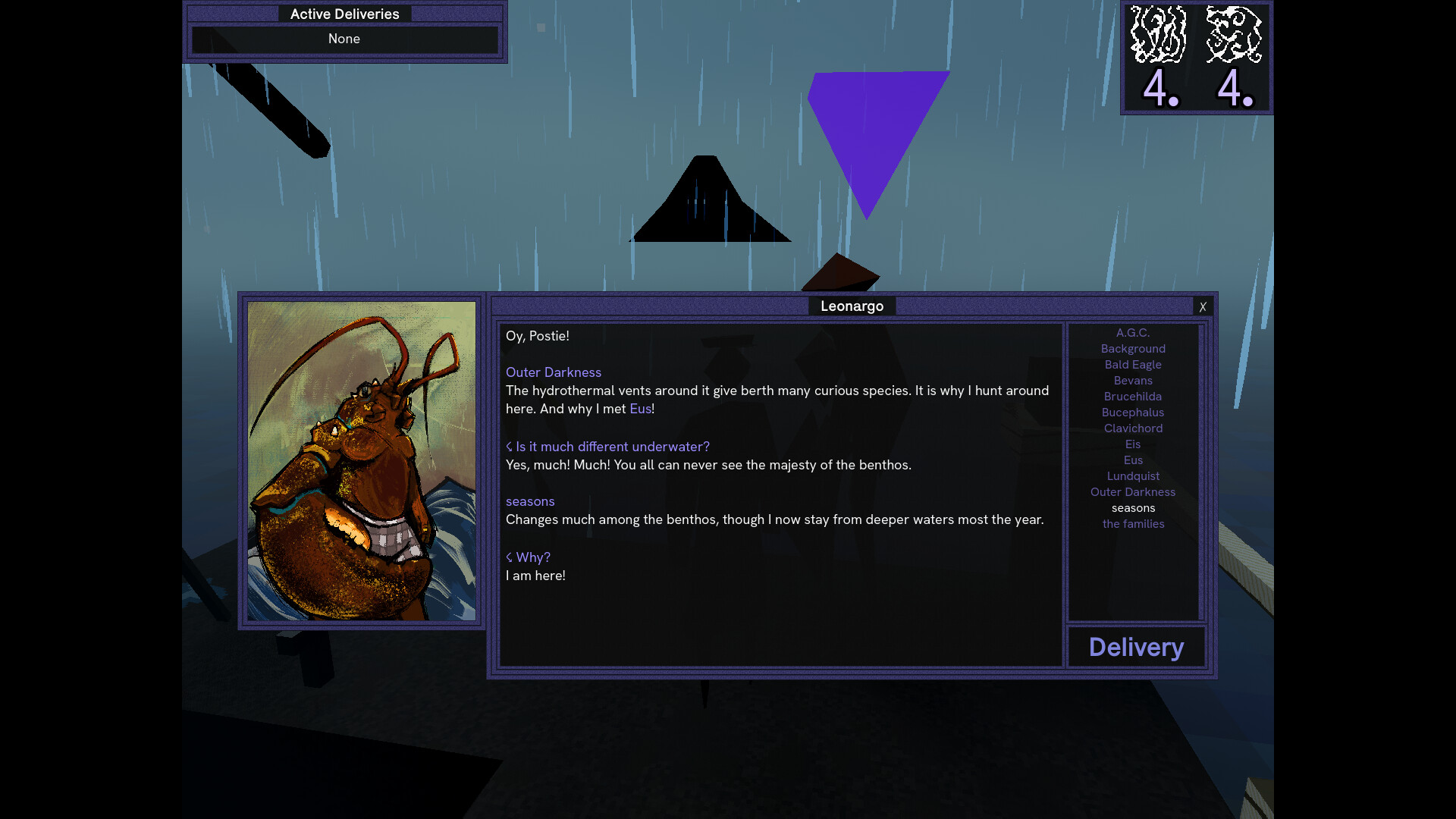This screenshot has height=819, width=1456.
Task: Open the Bald Eagle topic
Action: click(1133, 364)
